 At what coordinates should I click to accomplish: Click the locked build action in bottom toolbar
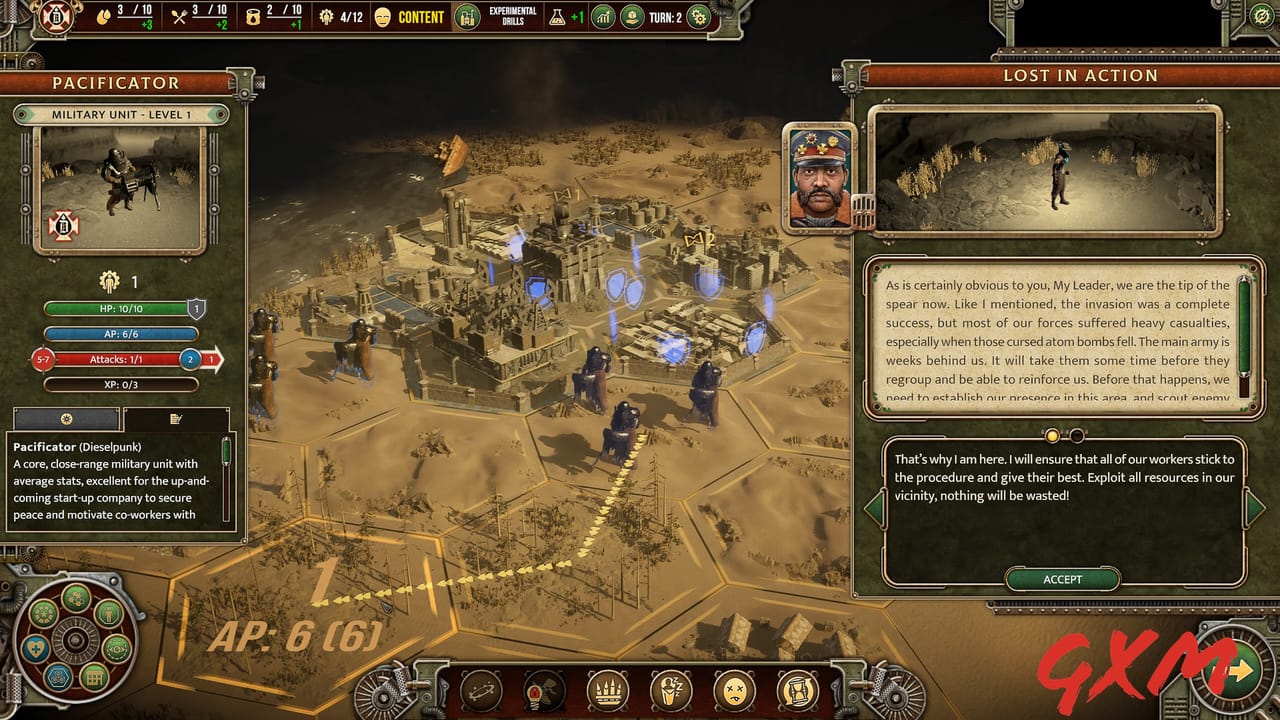tap(541, 690)
